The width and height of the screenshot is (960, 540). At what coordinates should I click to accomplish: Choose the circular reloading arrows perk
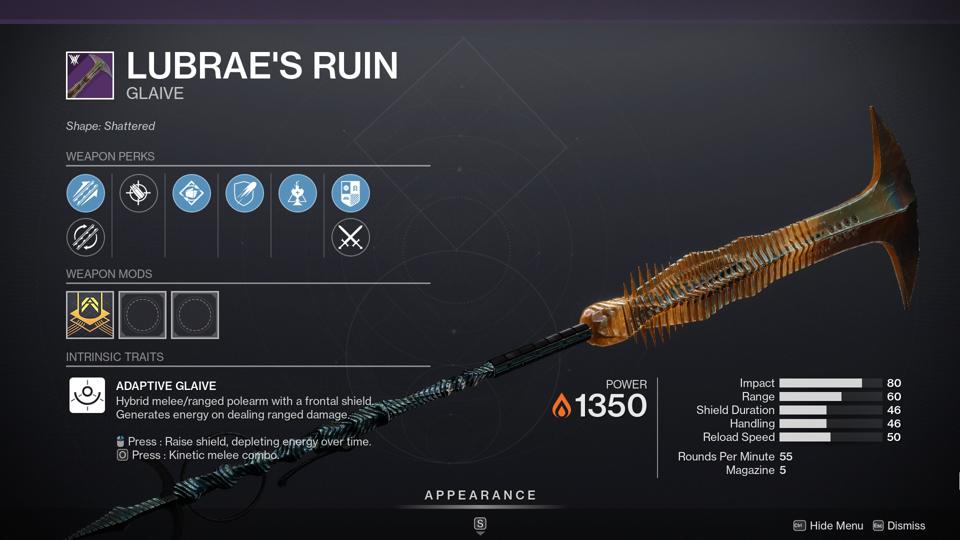(86, 238)
